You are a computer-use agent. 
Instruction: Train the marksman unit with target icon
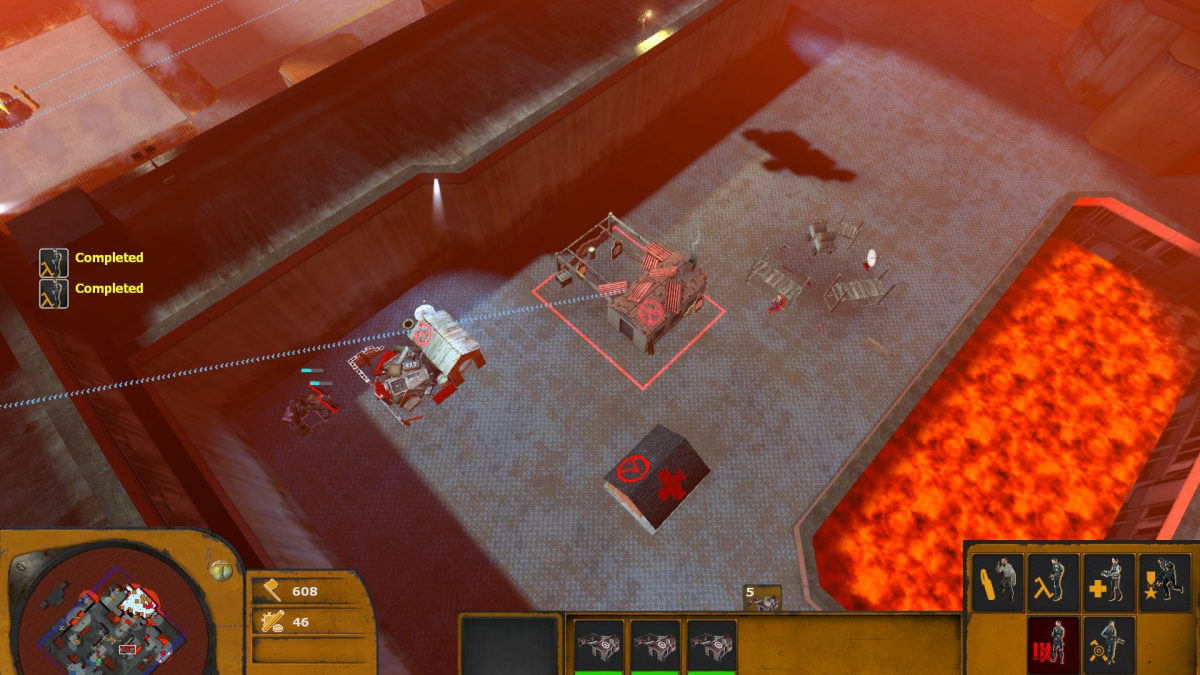pos(1108,642)
